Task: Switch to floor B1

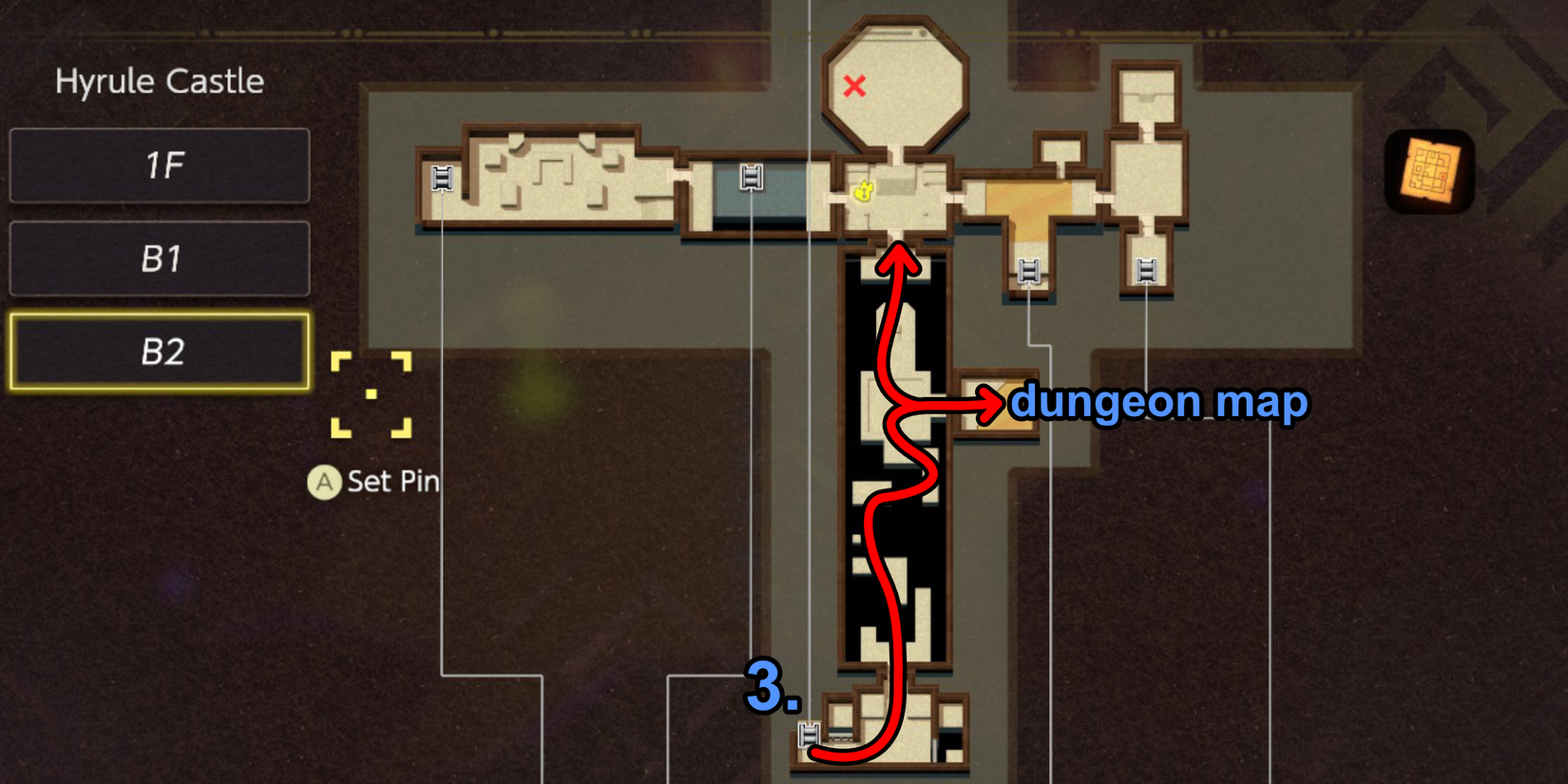Action: click(x=159, y=258)
